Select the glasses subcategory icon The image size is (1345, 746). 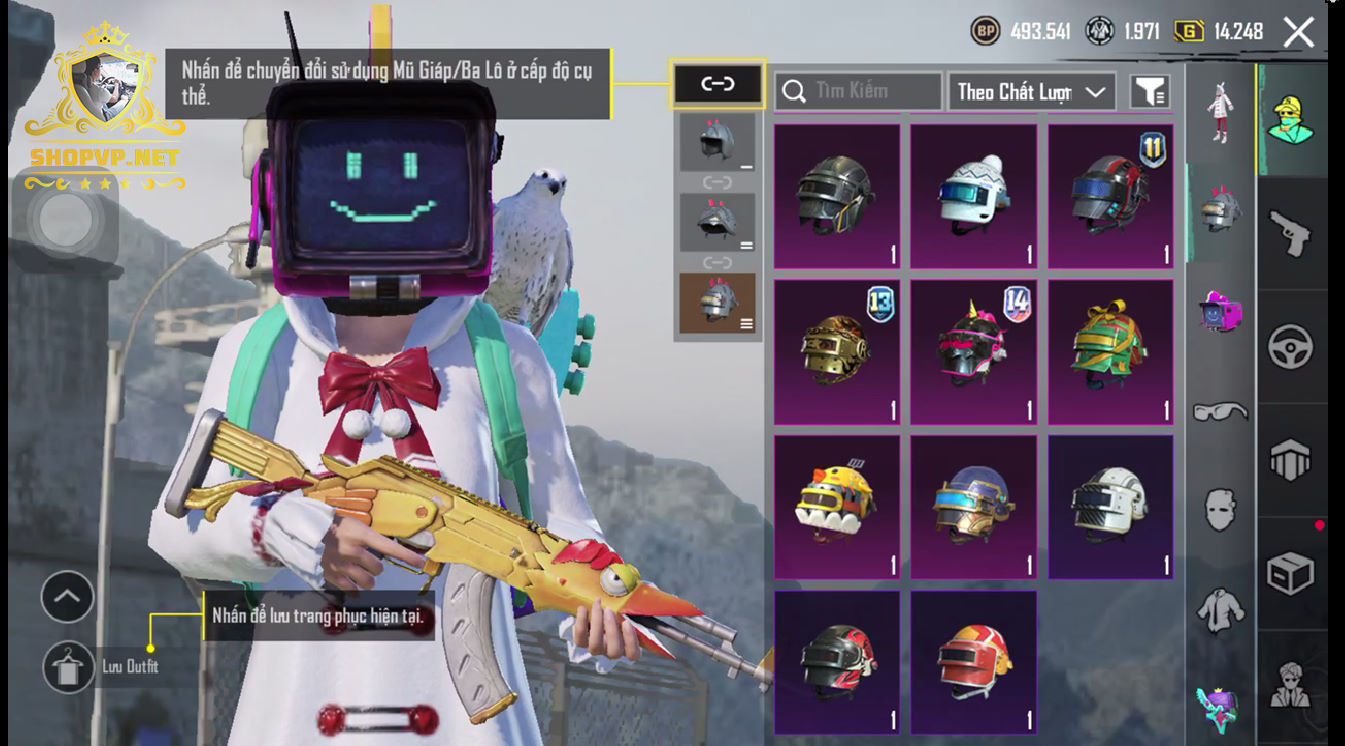pos(1220,410)
